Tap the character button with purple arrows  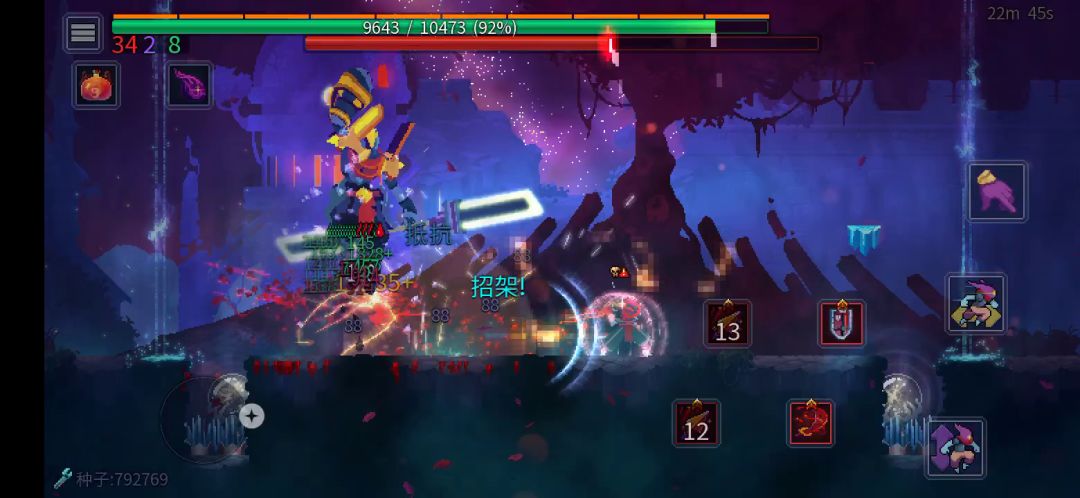tap(955, 447)
